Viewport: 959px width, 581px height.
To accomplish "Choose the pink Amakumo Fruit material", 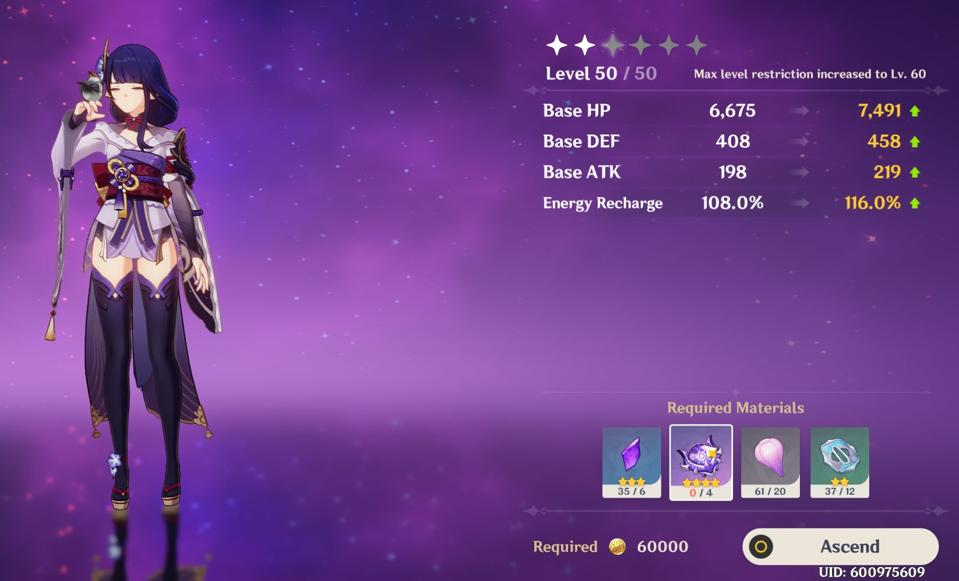I will (770, 461).
